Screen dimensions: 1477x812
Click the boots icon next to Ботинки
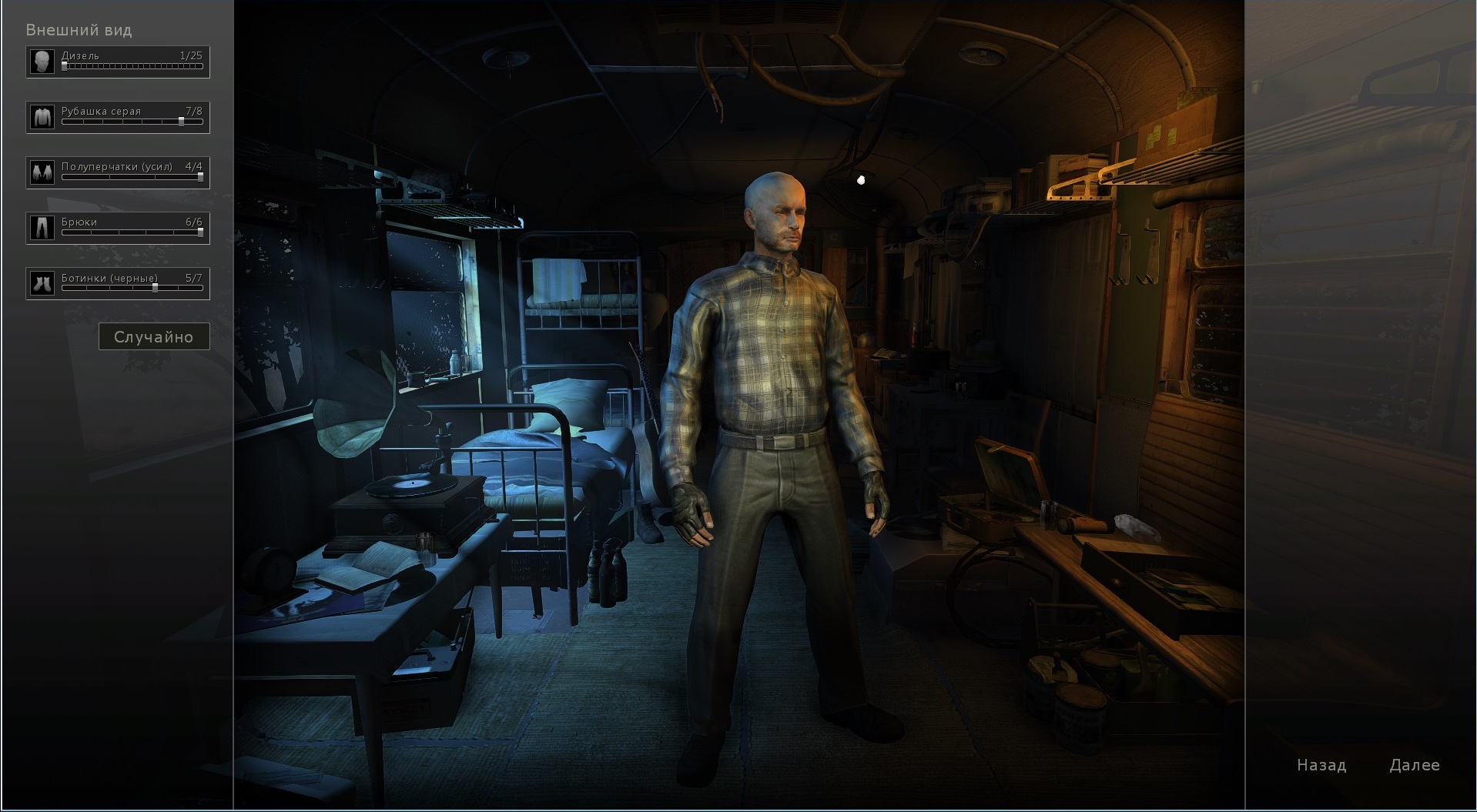click(42, 283)
